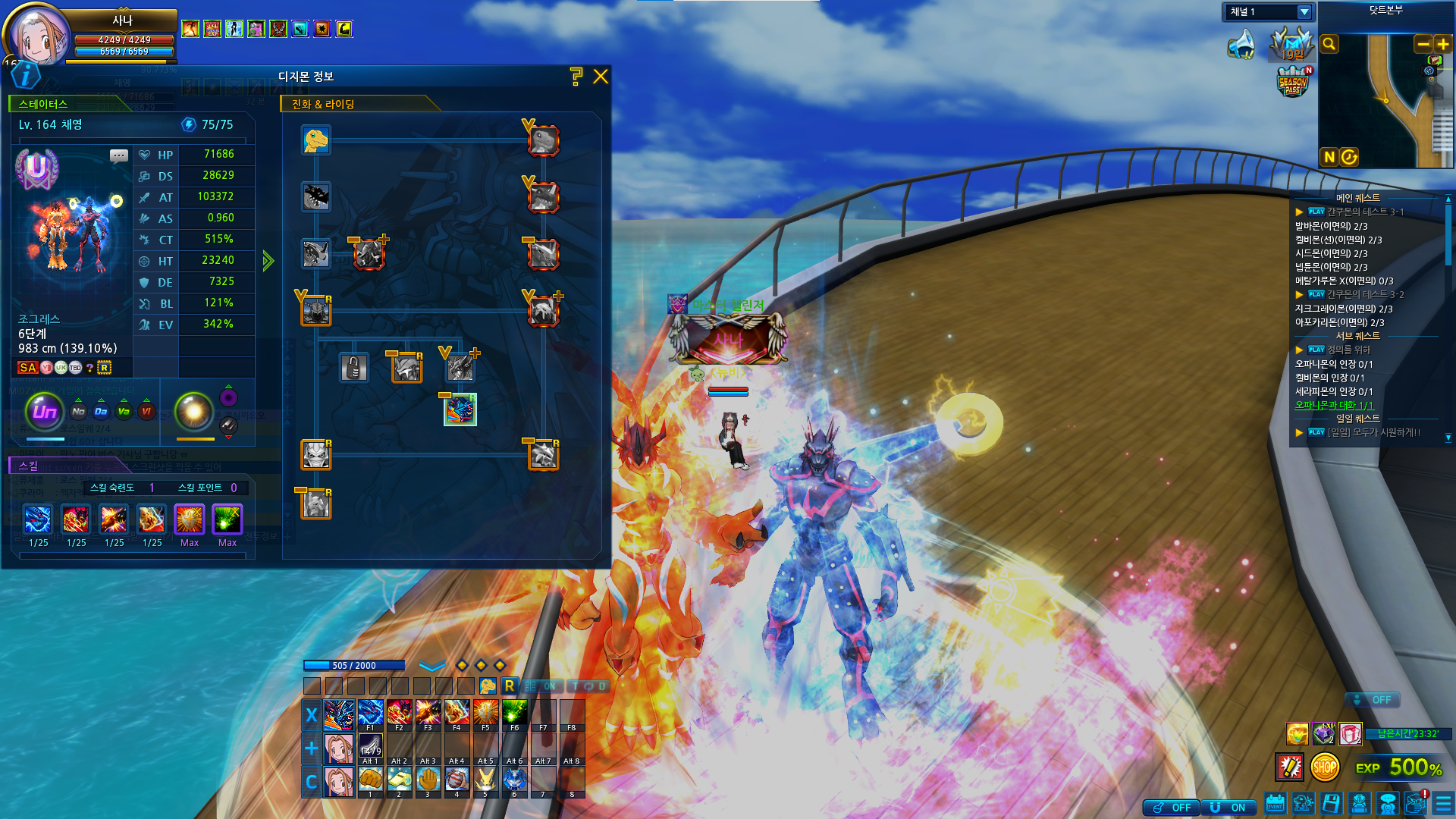Click the Un attribute orb
1456x819 pixels.
45,411
